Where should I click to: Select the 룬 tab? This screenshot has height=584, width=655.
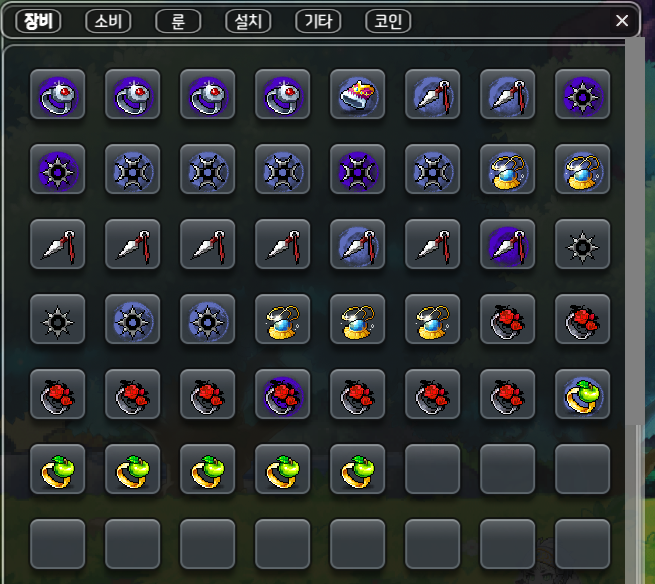(x=178, y=21)
